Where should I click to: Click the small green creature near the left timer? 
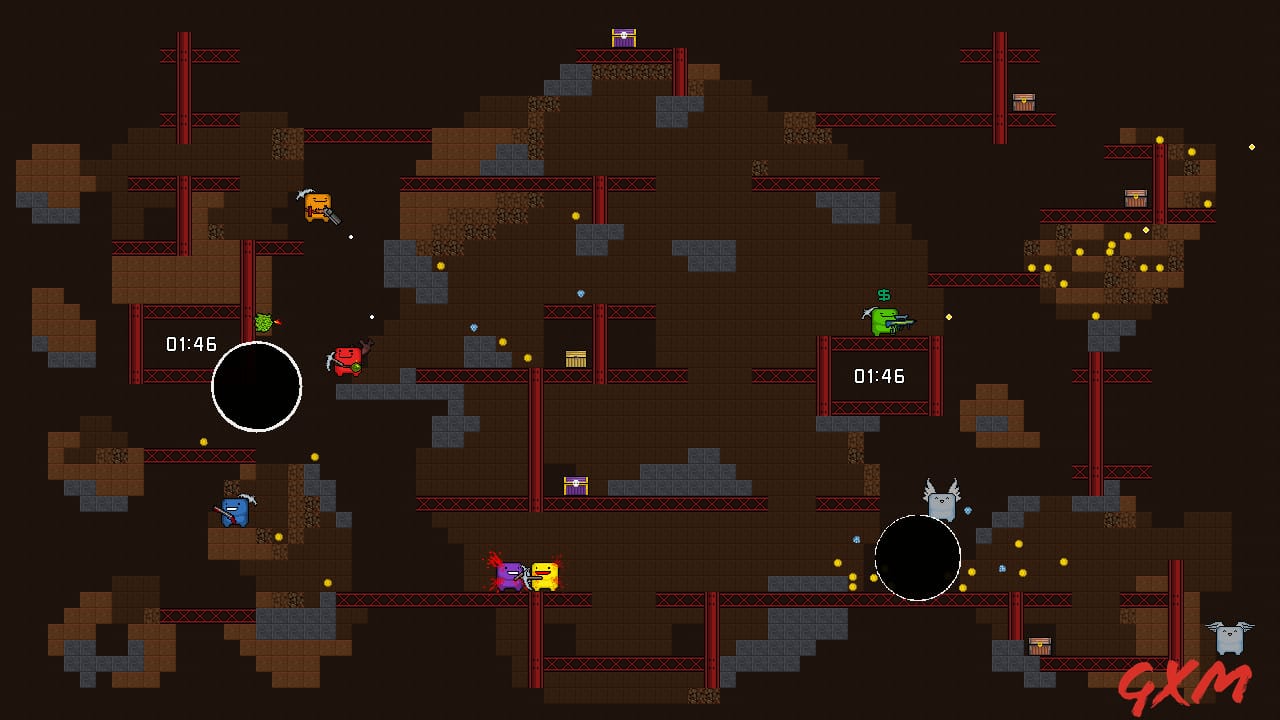[263, 322]
